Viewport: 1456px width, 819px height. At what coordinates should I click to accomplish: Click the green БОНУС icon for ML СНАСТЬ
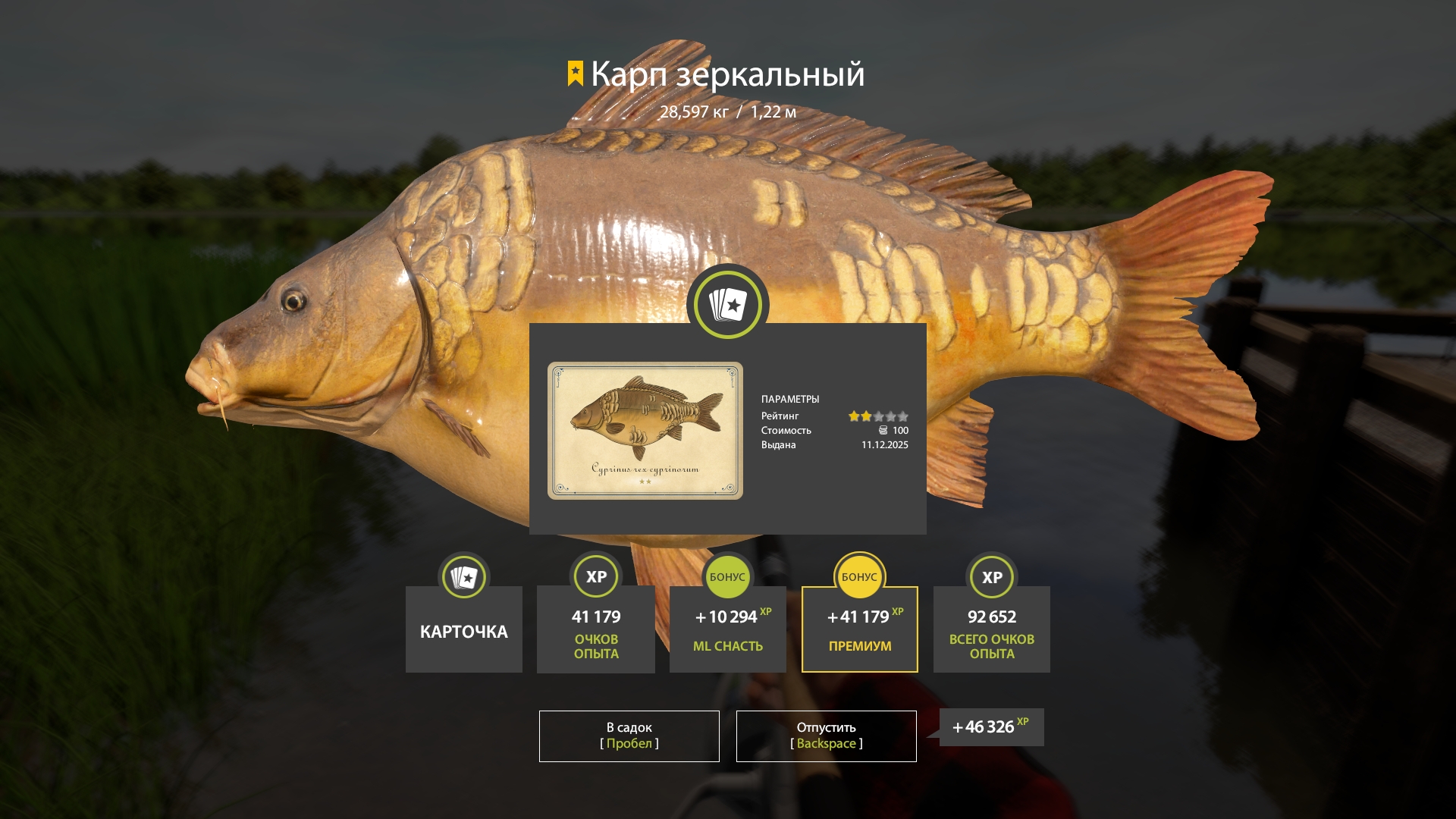727,577
